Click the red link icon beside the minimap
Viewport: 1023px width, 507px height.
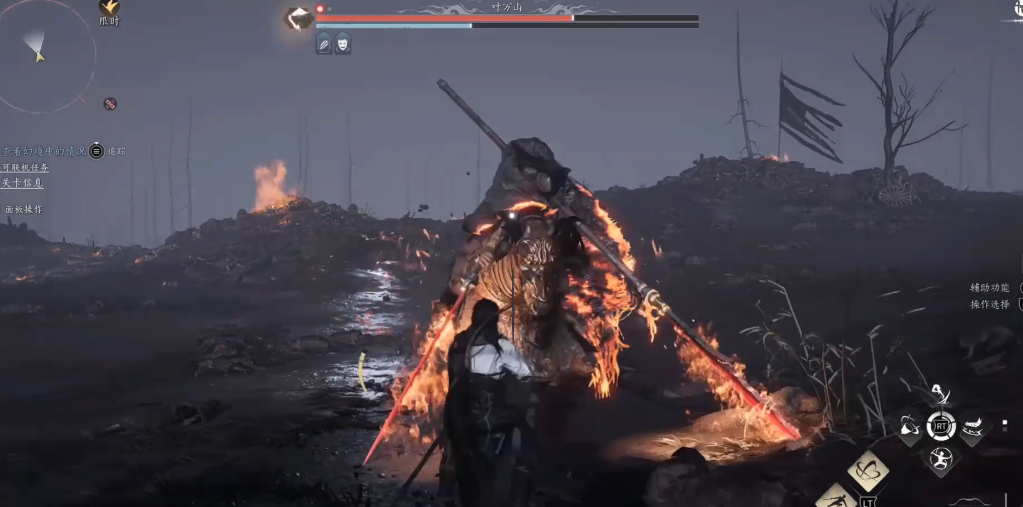[x=110, y=103]
